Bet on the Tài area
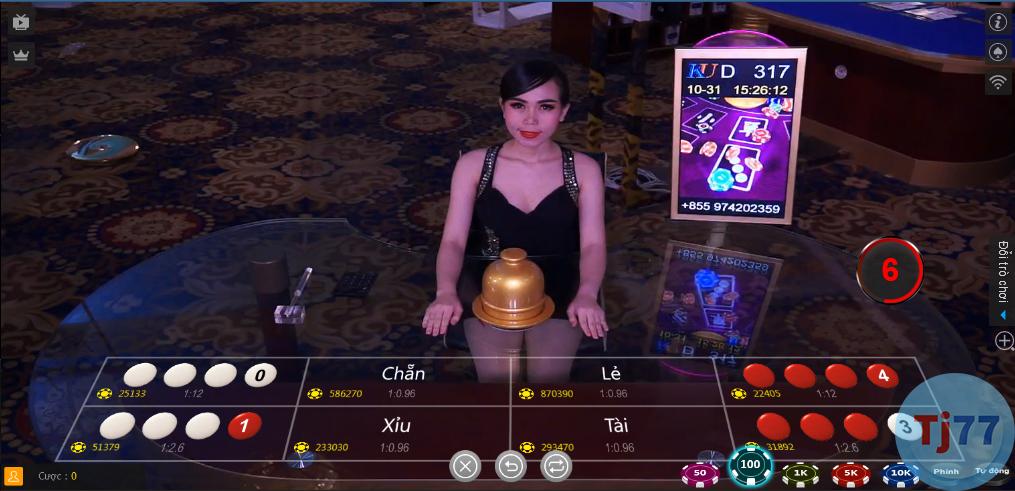Screen dimensions: 1015x491 616,434
